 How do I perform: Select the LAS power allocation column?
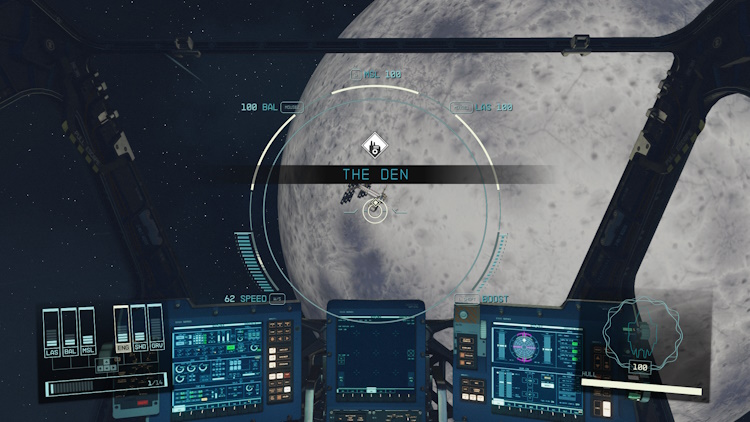pos(52,330)
